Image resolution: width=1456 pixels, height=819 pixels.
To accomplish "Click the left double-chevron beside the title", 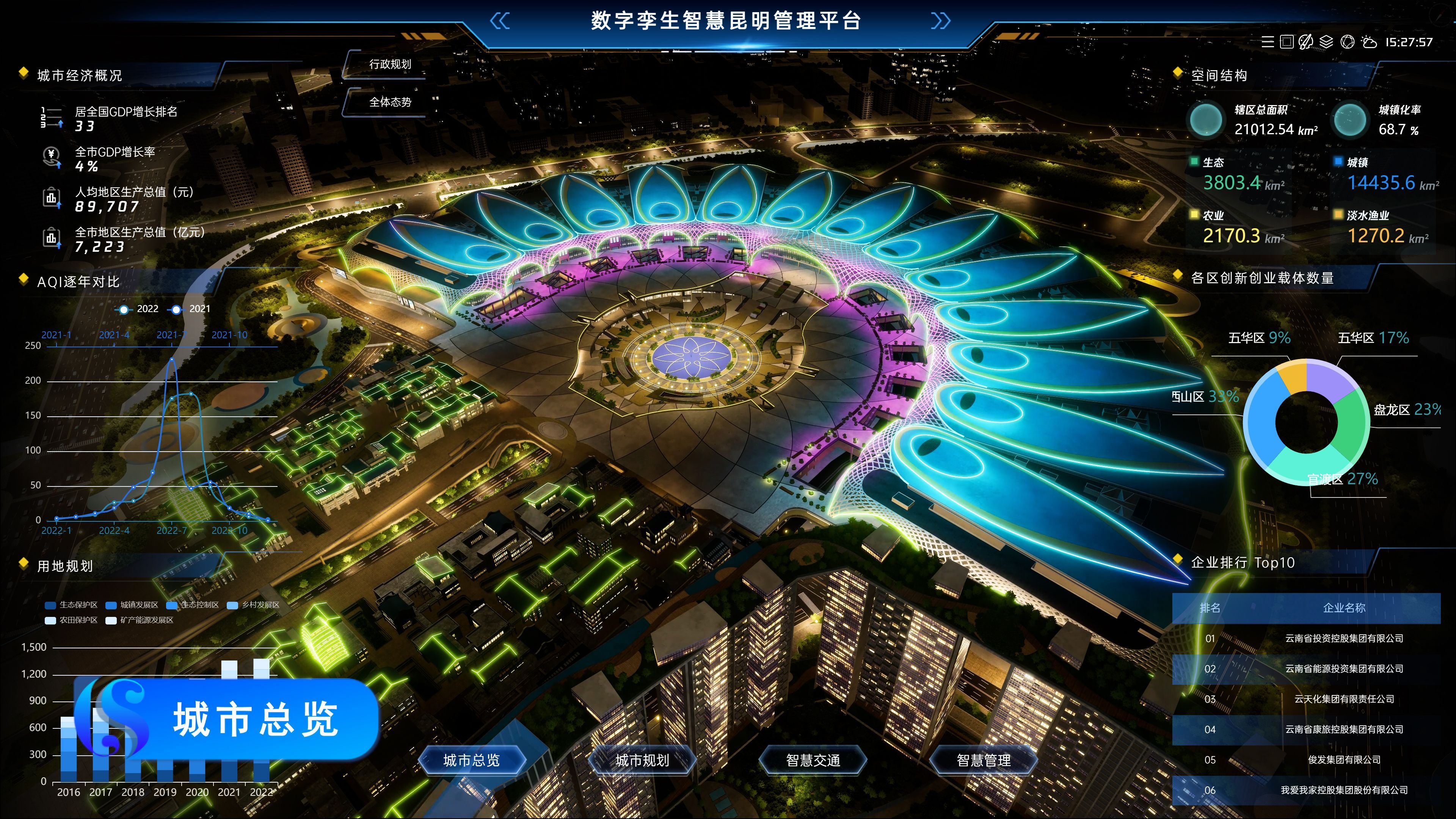I will tap(500, 22).
